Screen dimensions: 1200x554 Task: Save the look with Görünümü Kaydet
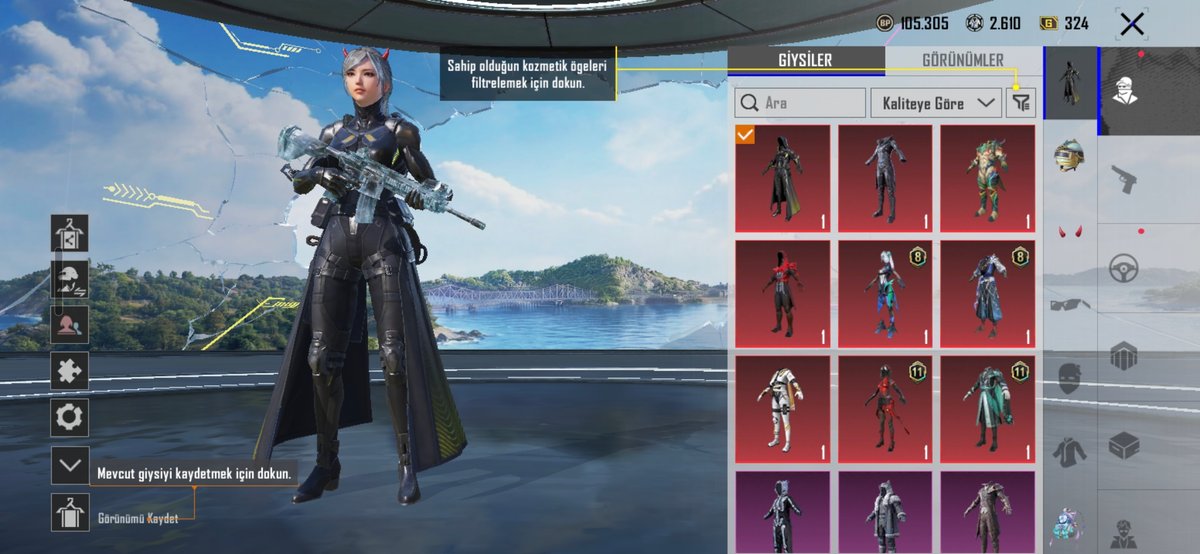pos(70,513)
